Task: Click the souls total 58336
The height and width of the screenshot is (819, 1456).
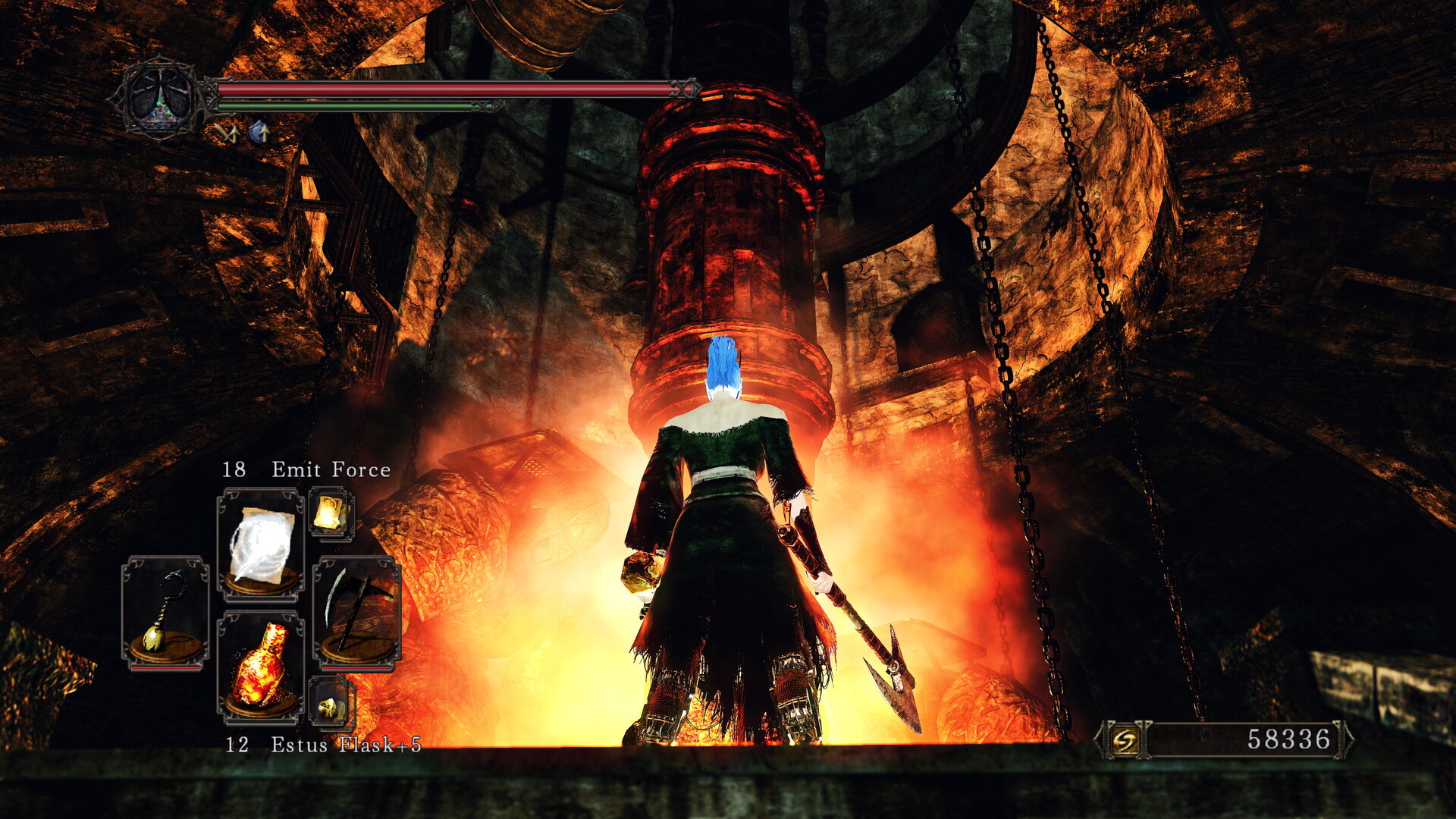Action: (1289, 739)
